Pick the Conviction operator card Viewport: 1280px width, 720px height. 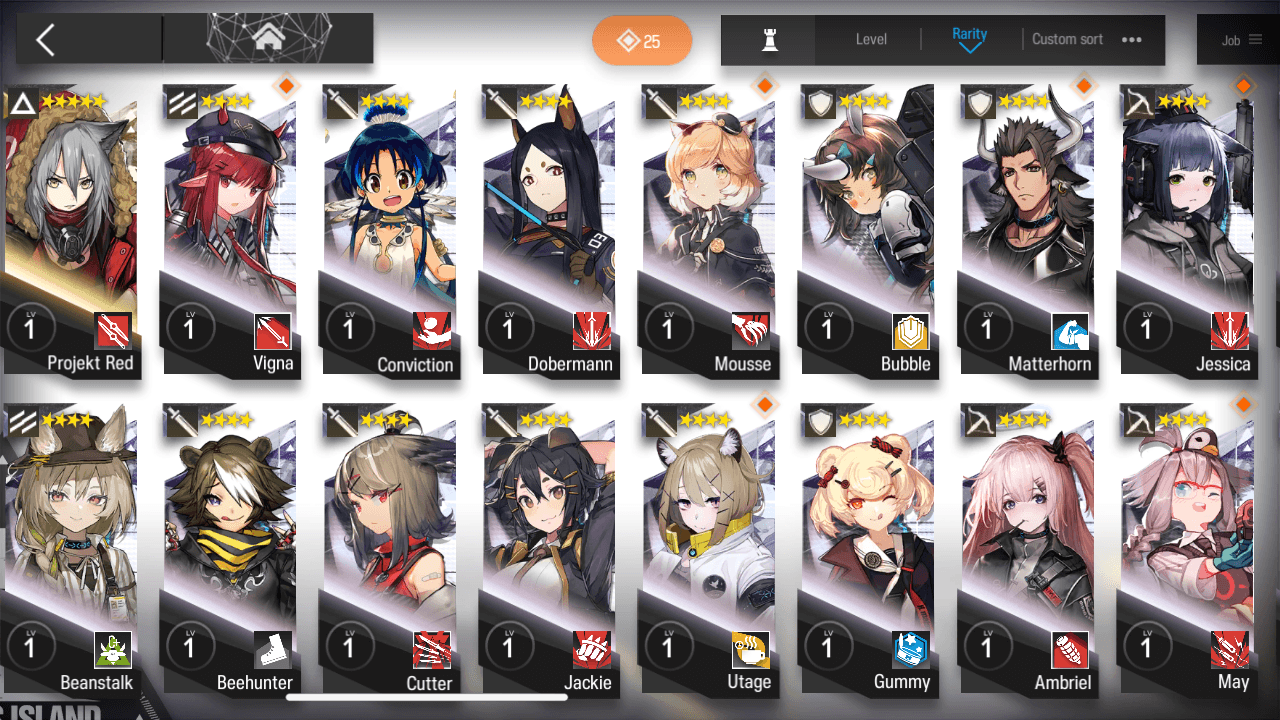point(389,230)
